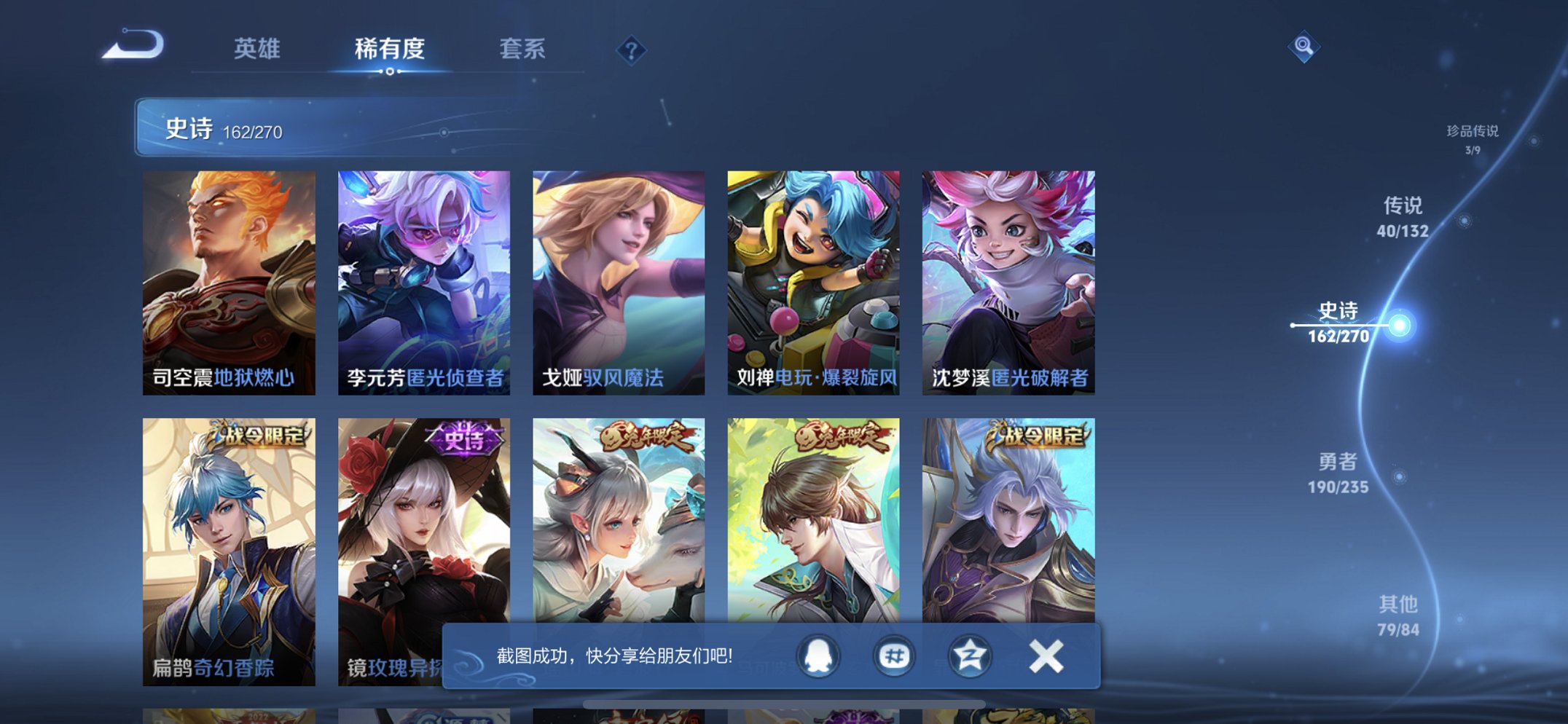1568x724 pixels.
Task: Switch to the 套系 tab
Action: pyautogui.click(x=524, y=50)
